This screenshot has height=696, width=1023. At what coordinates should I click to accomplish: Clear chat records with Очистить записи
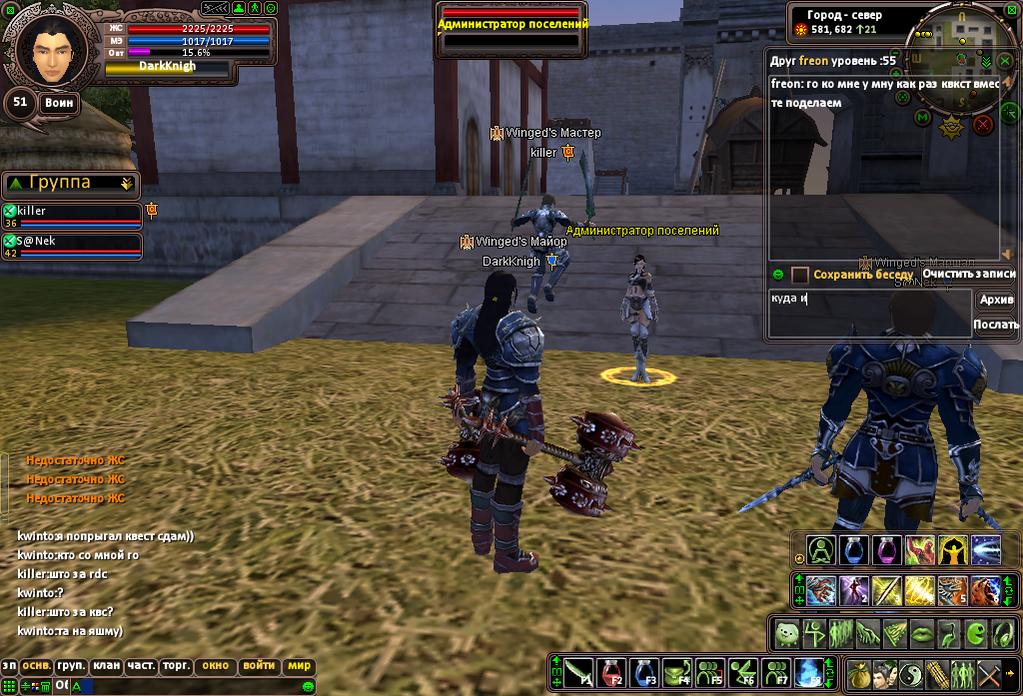point(968,274)
